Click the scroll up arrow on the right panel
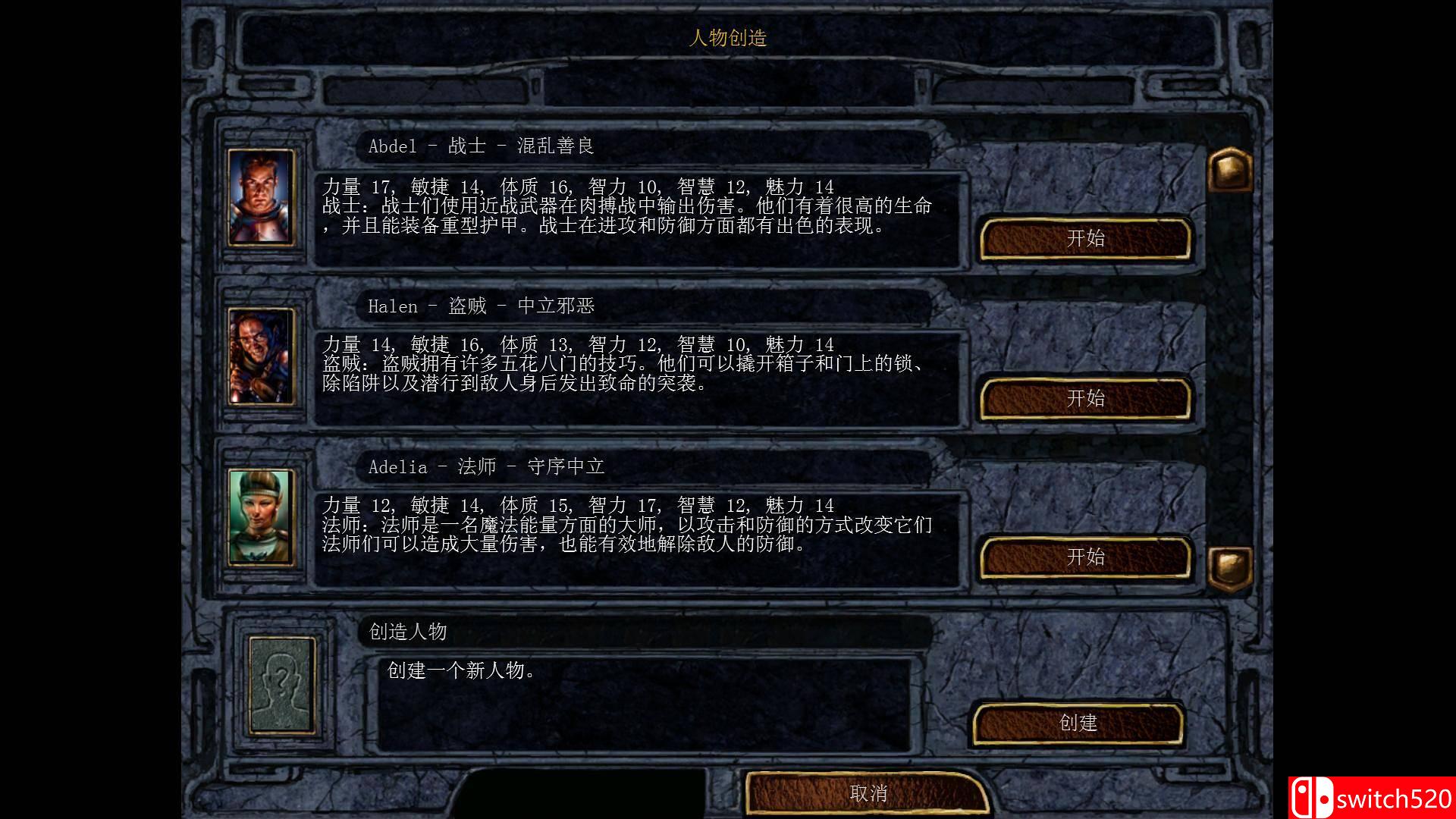The height and width of the screenshot is (819, 1456). (x=1229, y=170)
